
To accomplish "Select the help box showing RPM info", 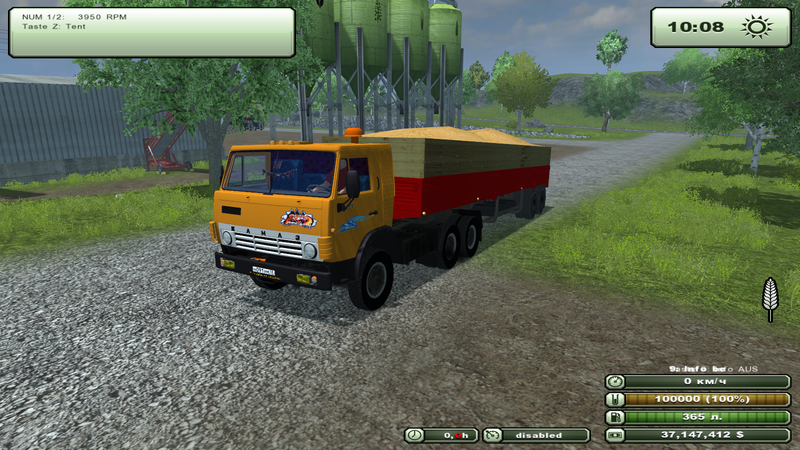I will tap(152, 32).
